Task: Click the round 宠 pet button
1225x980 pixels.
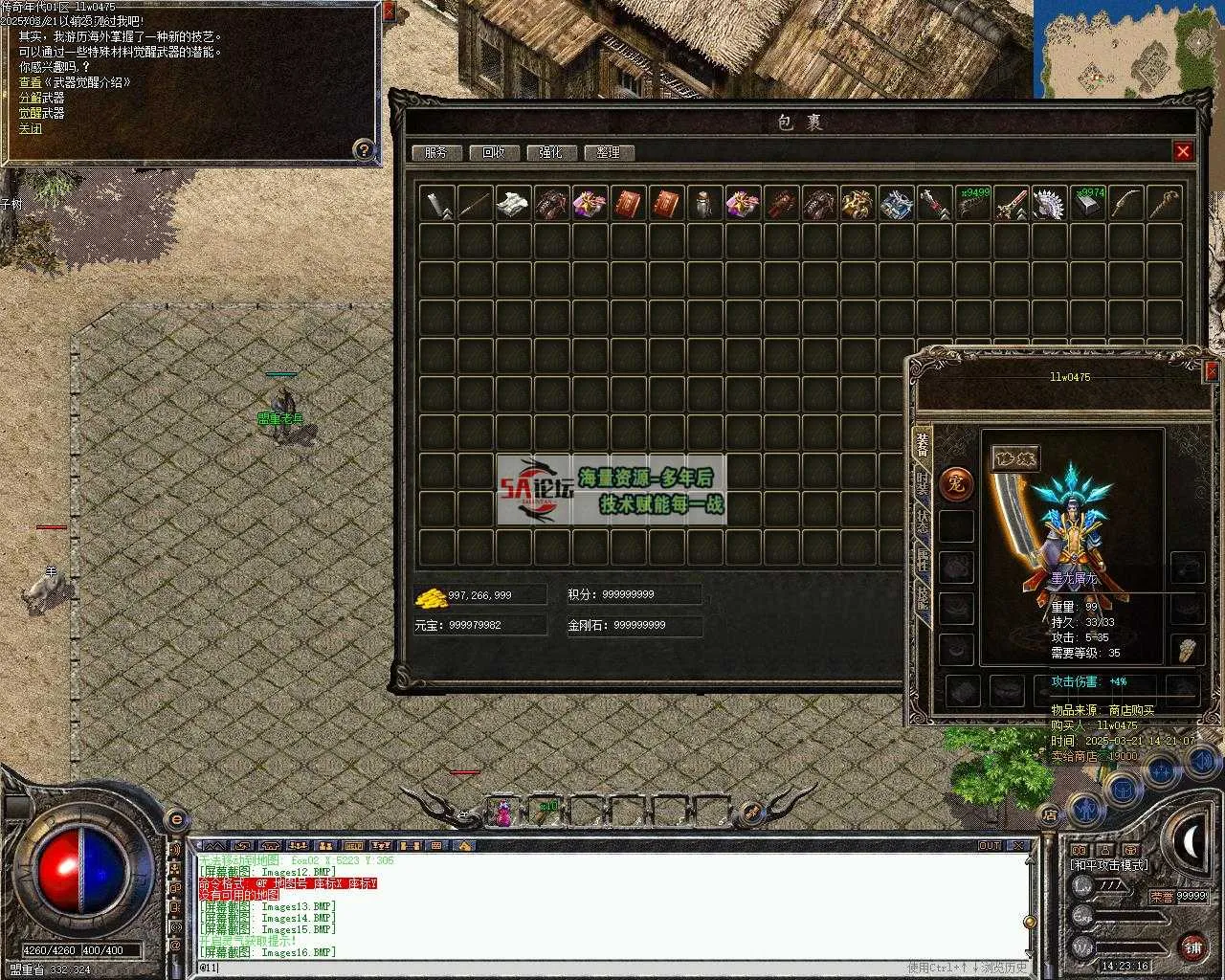Action: pyautogui.click(x=955, y=483)
